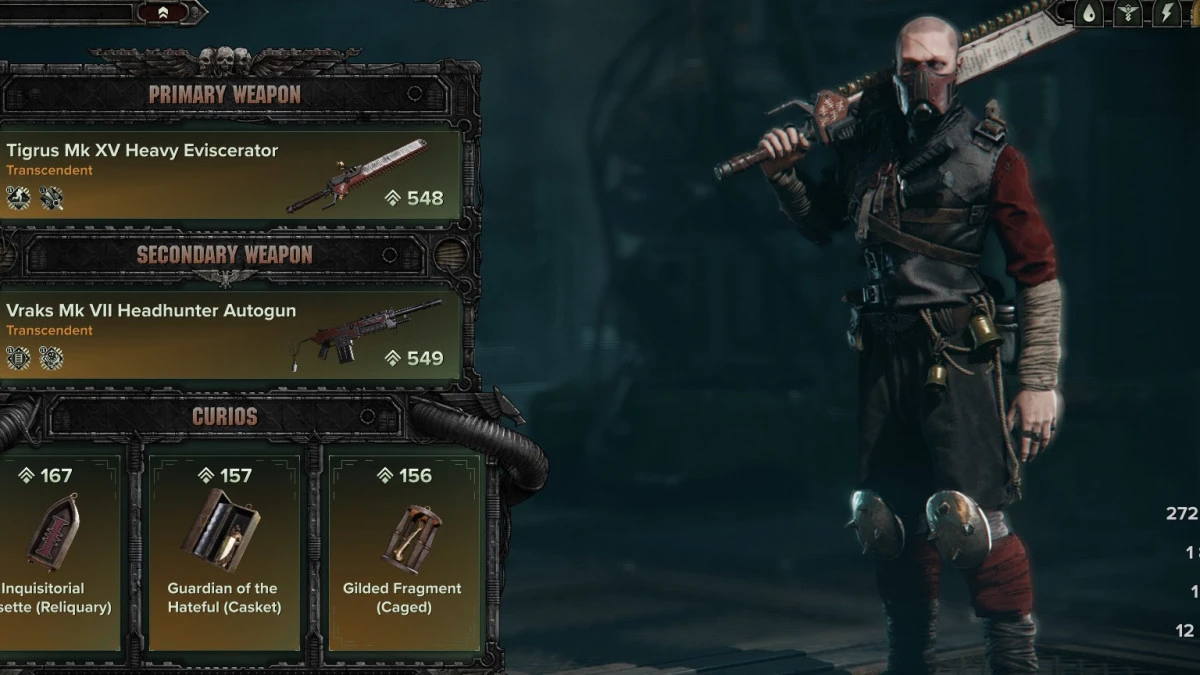Select the Guardian of the Hateful (Casket) curio
The height and width of the screenshot is (675, 1200).
(223, 550)
